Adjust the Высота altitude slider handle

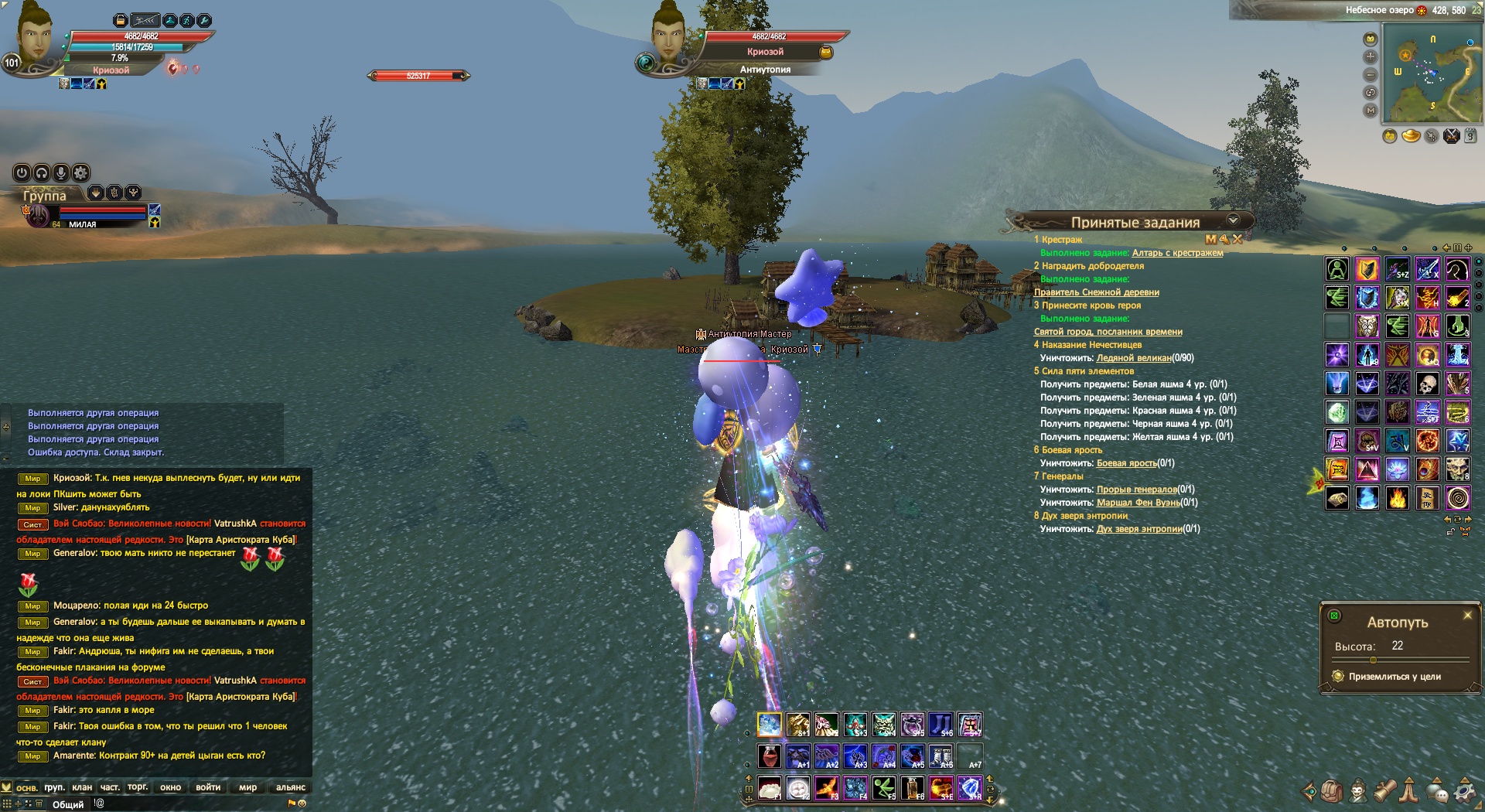pos(1373,660)
